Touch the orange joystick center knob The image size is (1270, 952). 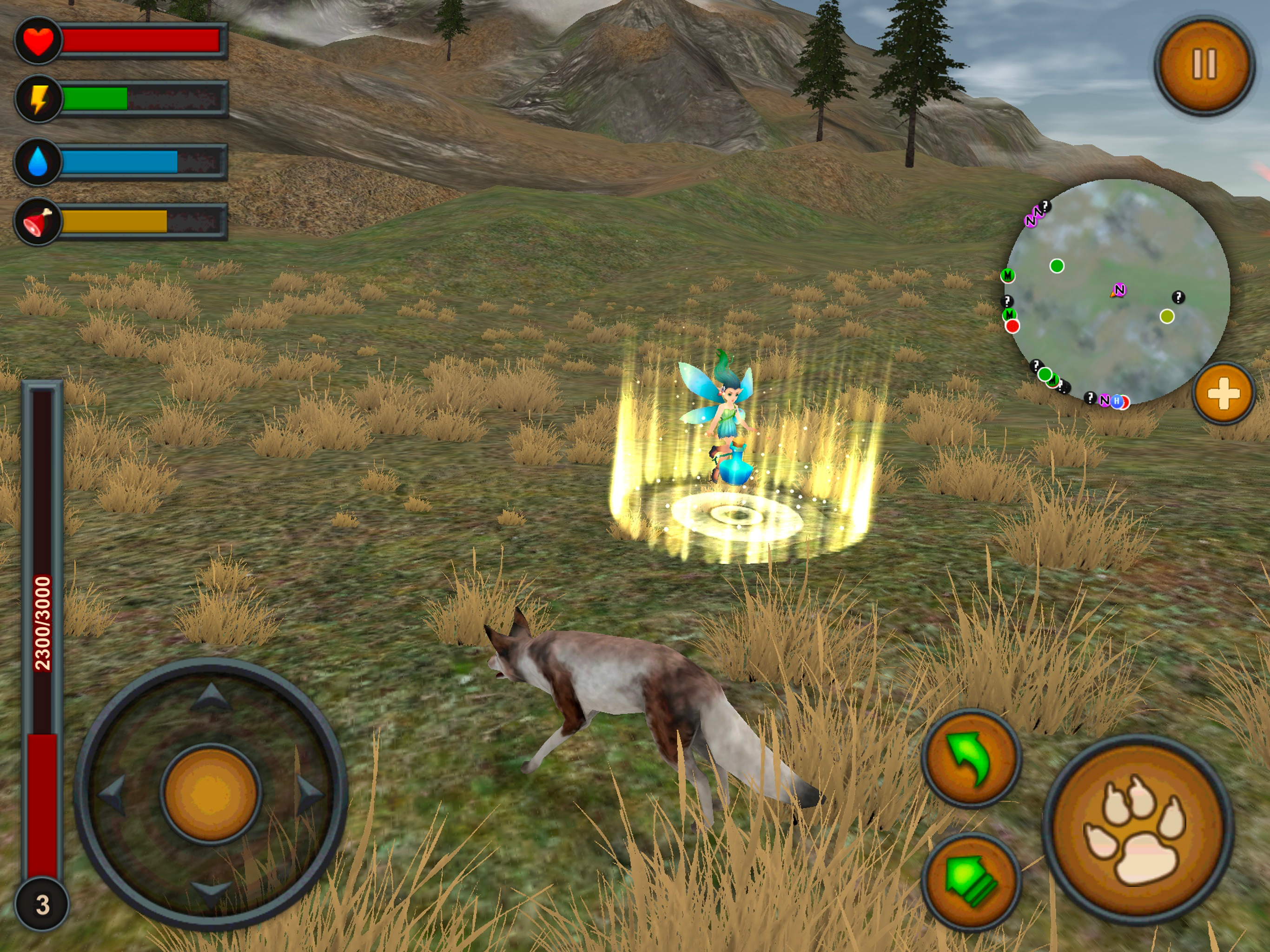pos(211,793)
